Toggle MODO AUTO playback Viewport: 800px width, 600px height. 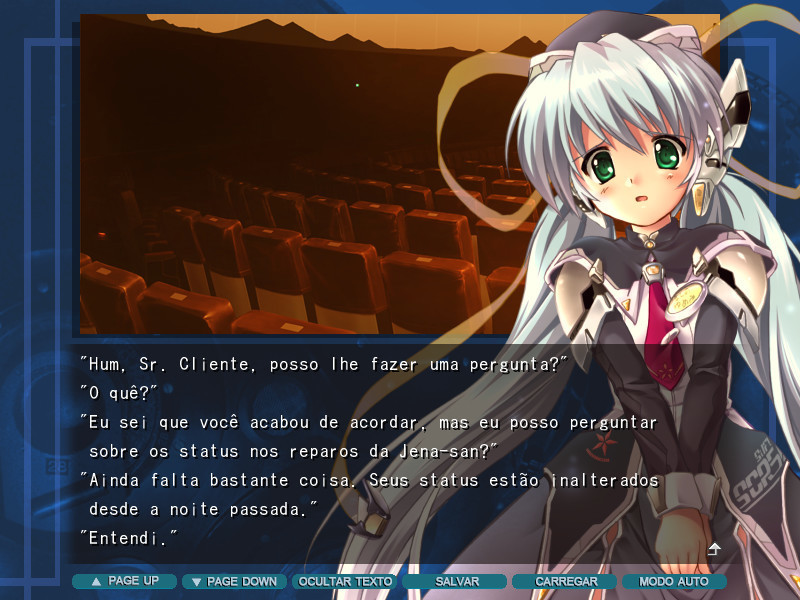tap(674, 581)
